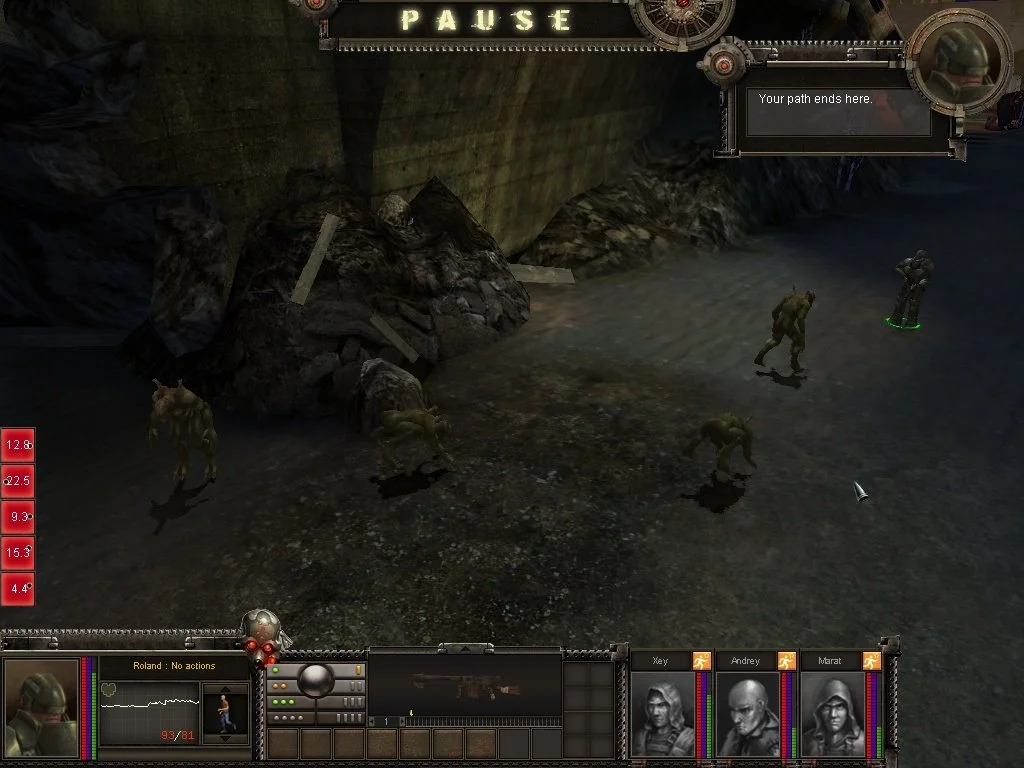Select the single green light fire mode row
The width and height of the screenshot is (1024, 768).
click(283, 670)
